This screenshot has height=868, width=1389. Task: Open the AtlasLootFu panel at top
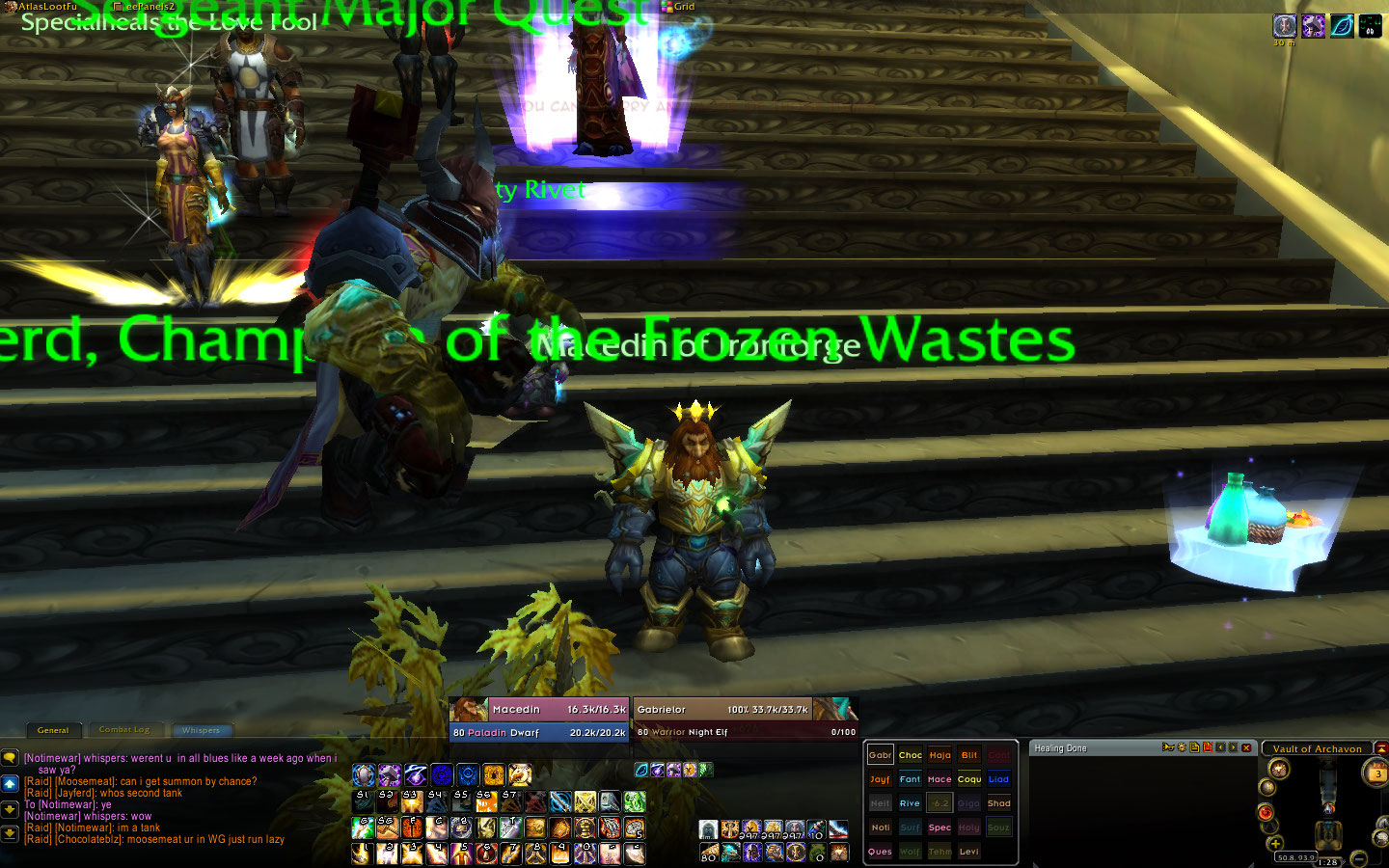coord(46,7)
